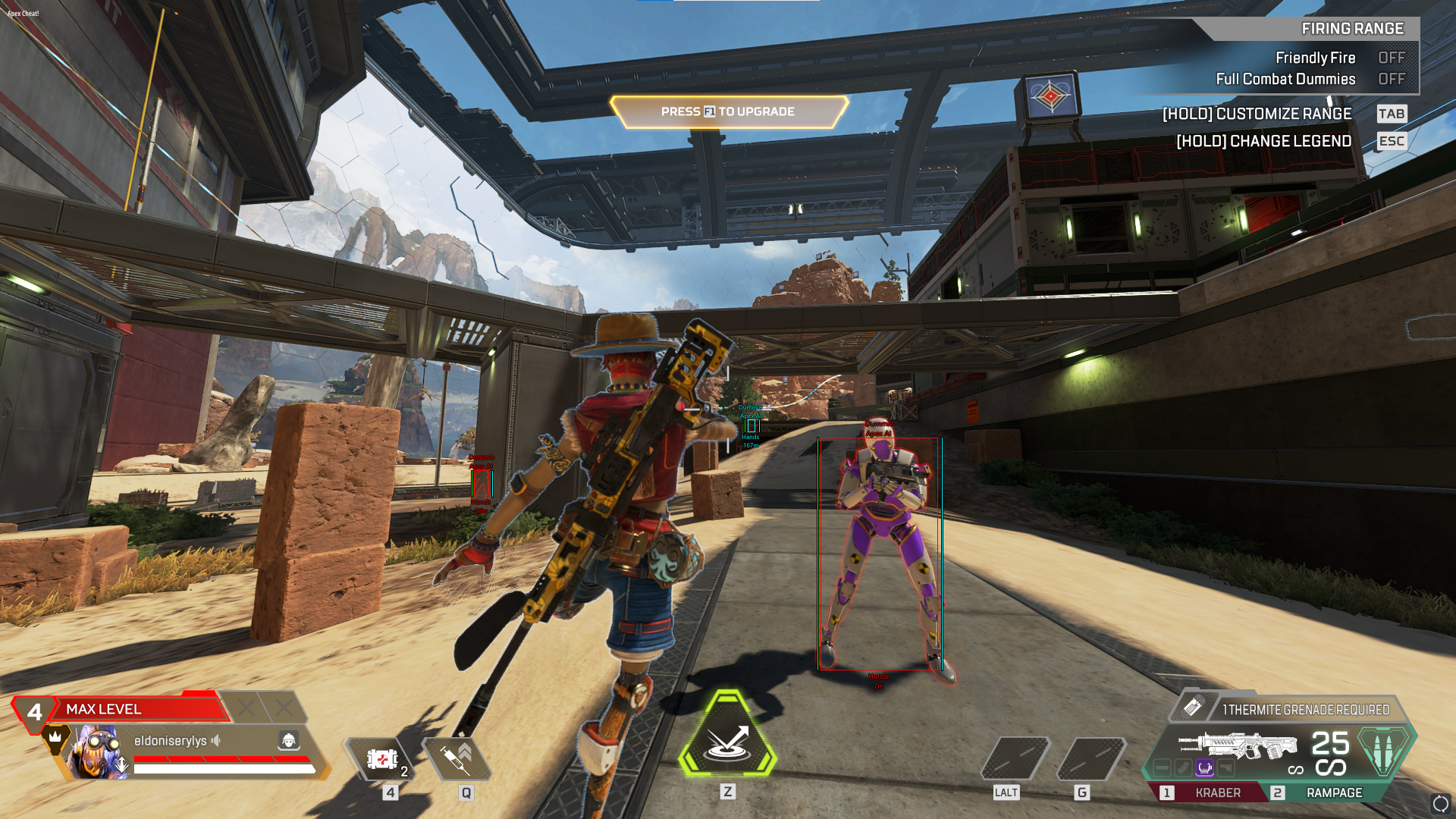Screen dimensions: 1456x819
Task: Click the Max Level evo shield badge
Action: 121,709
